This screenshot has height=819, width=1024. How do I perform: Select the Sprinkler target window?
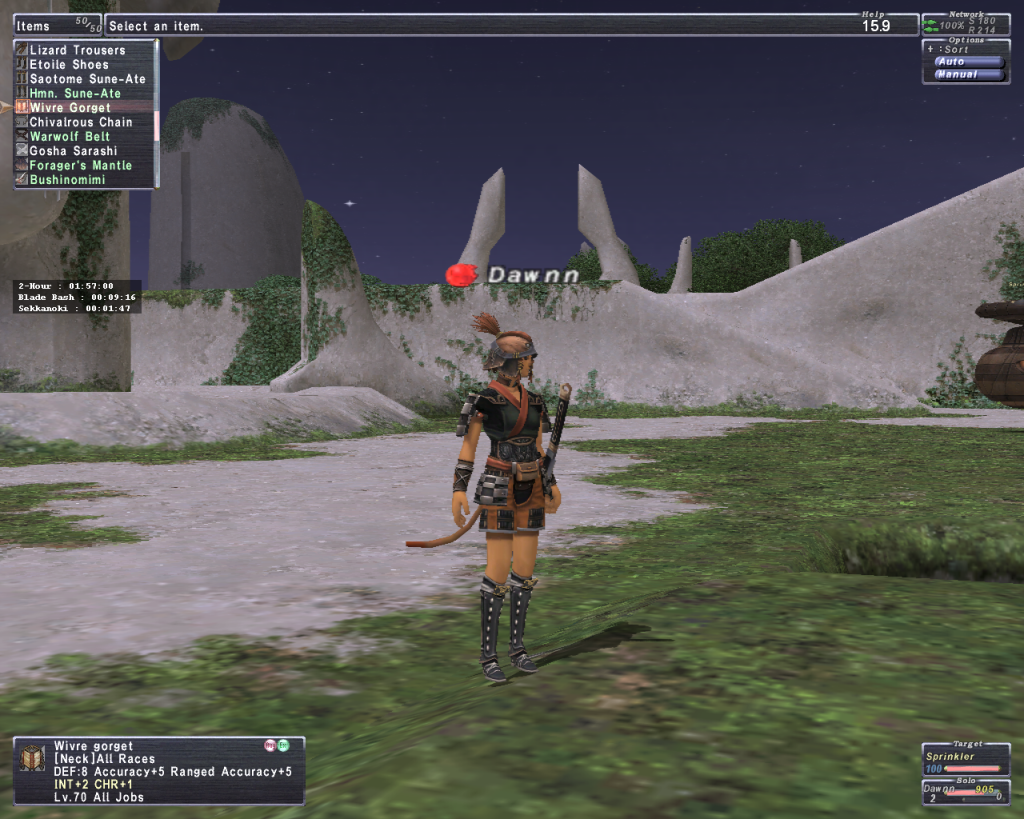[x=965, y=762]
